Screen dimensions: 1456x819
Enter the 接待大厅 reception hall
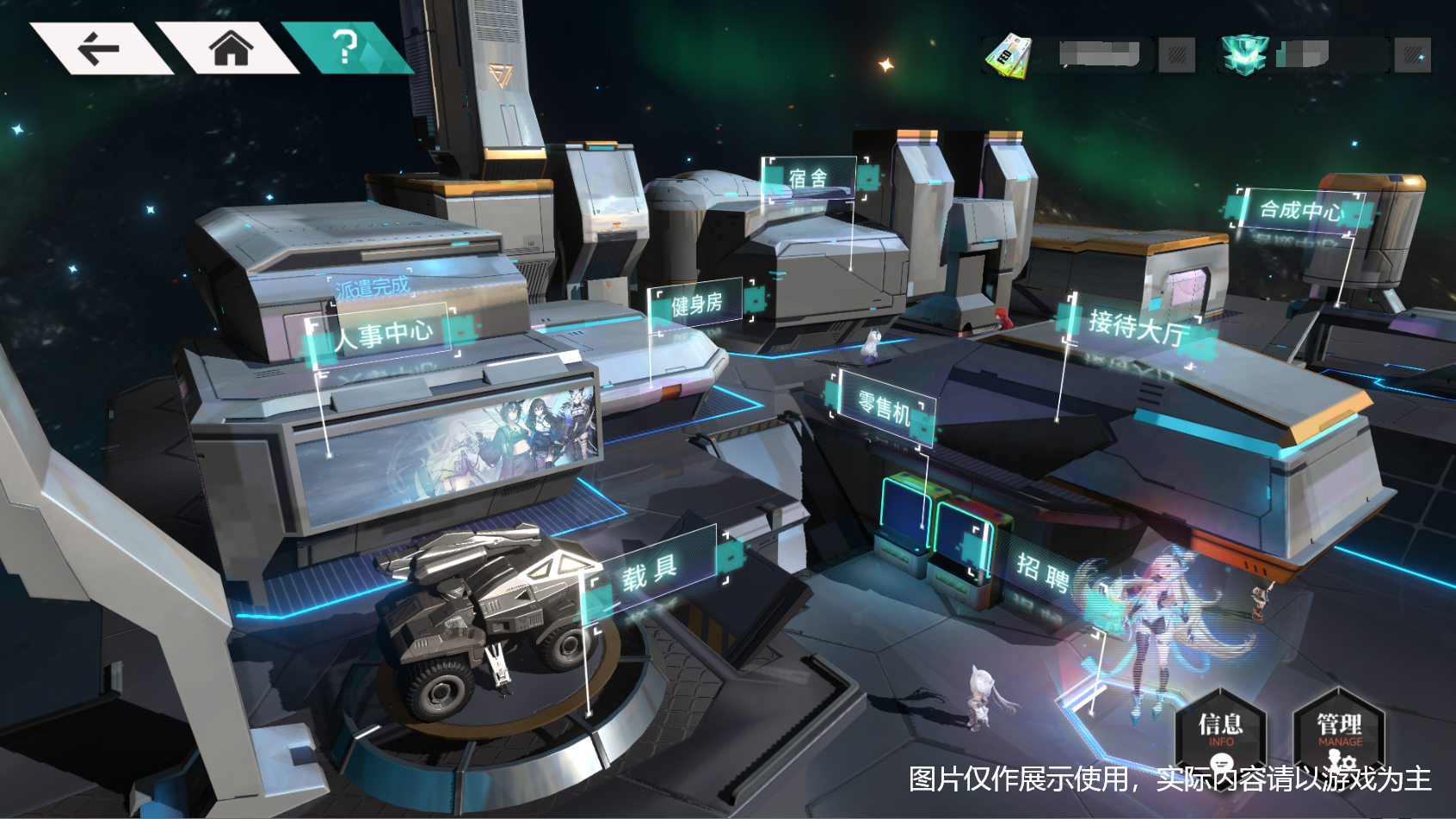point(1138,327)
